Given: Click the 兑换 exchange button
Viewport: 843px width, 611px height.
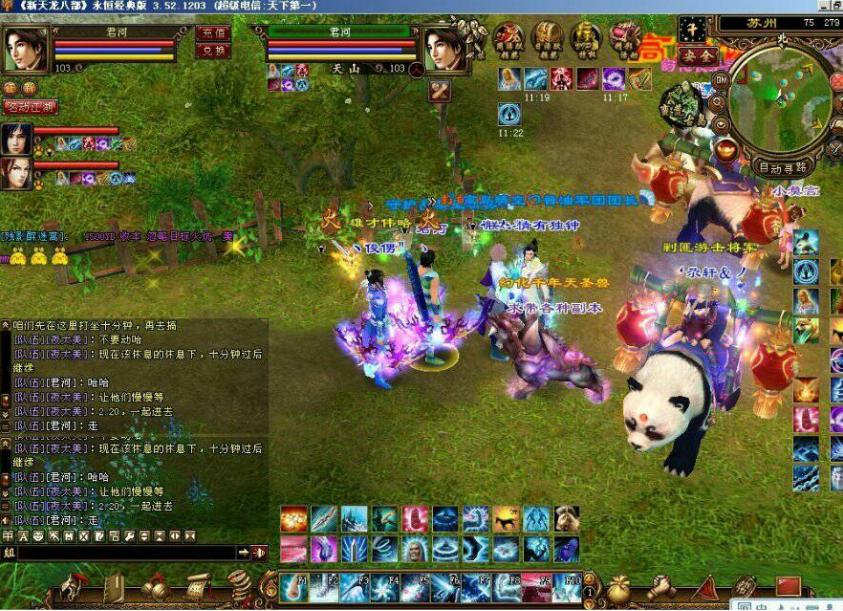Looking at the screenshot, I should (213, 50).
